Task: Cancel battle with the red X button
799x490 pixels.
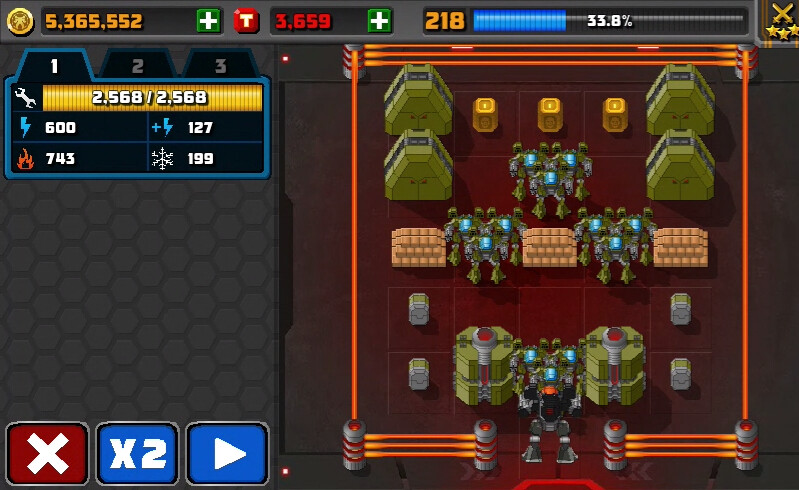Action: click(x=47, y=454)
